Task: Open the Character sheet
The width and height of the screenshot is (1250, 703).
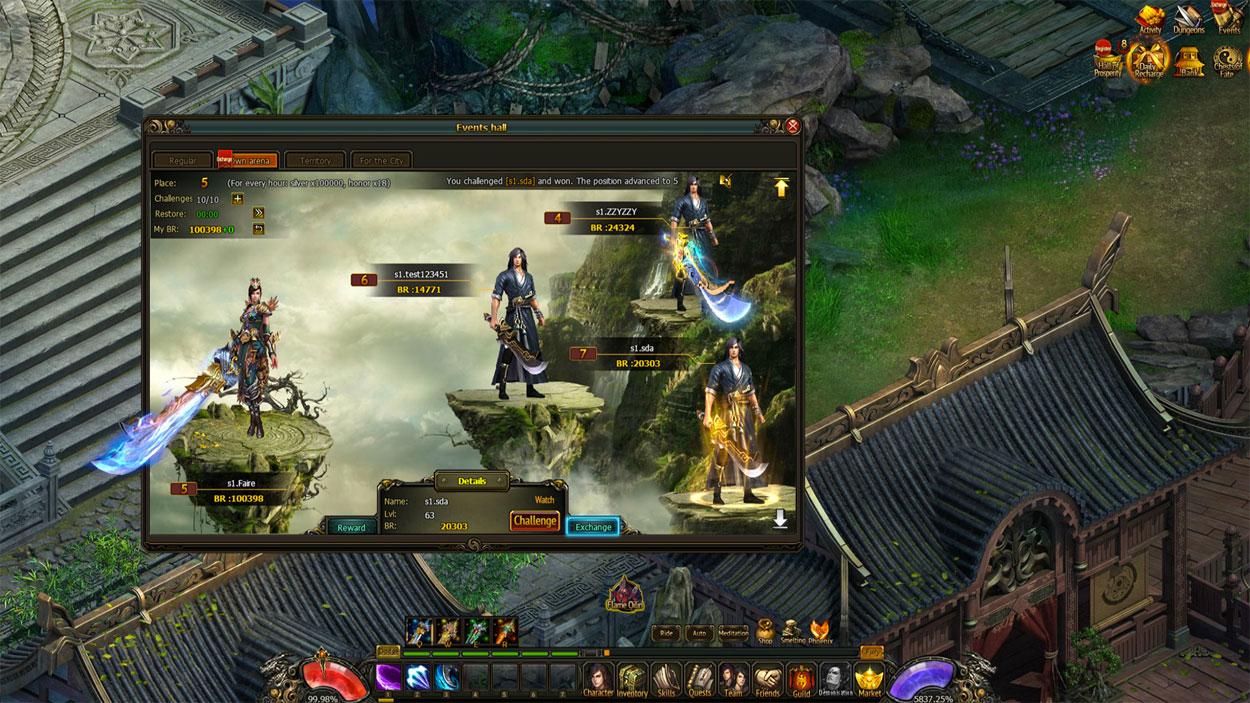Action: [598, 677]
